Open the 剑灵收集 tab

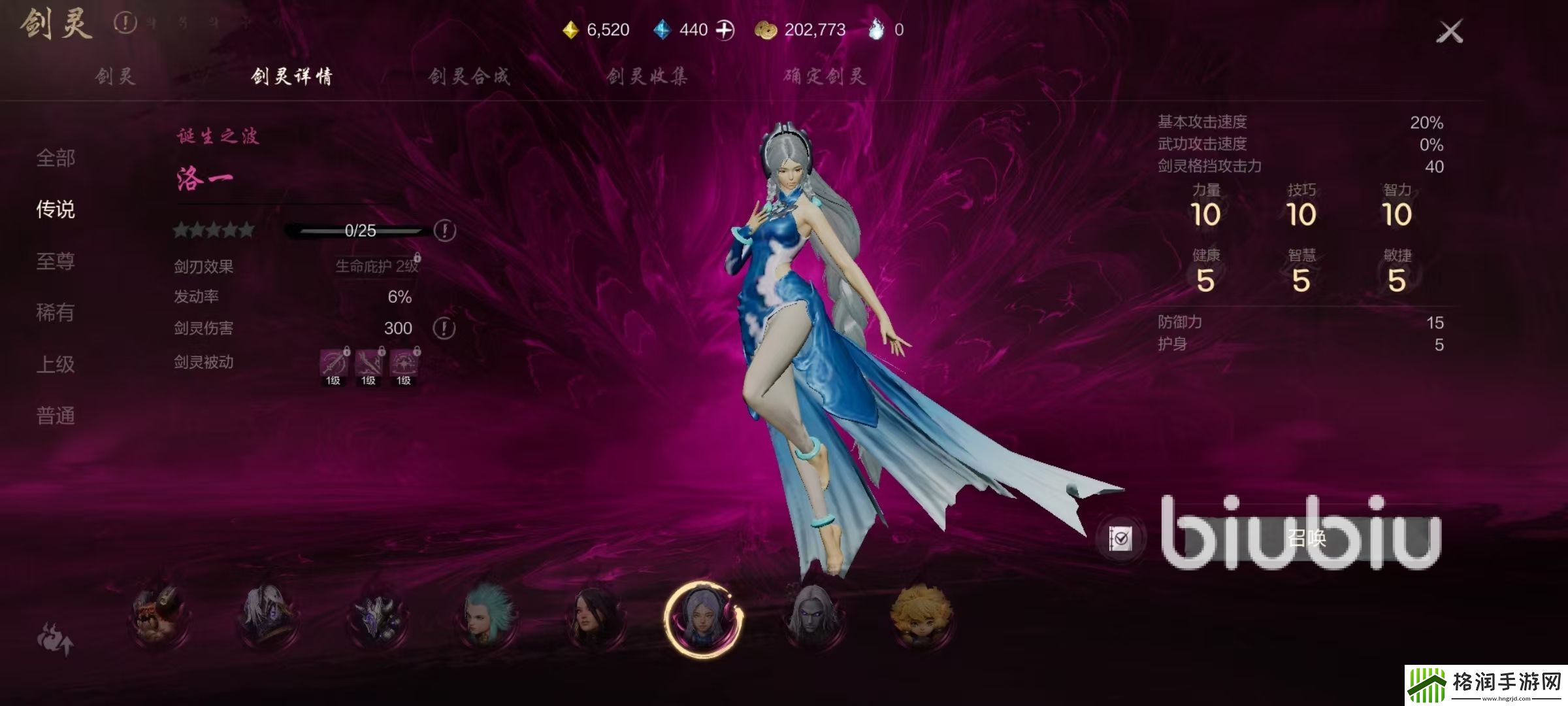[647, 76]
